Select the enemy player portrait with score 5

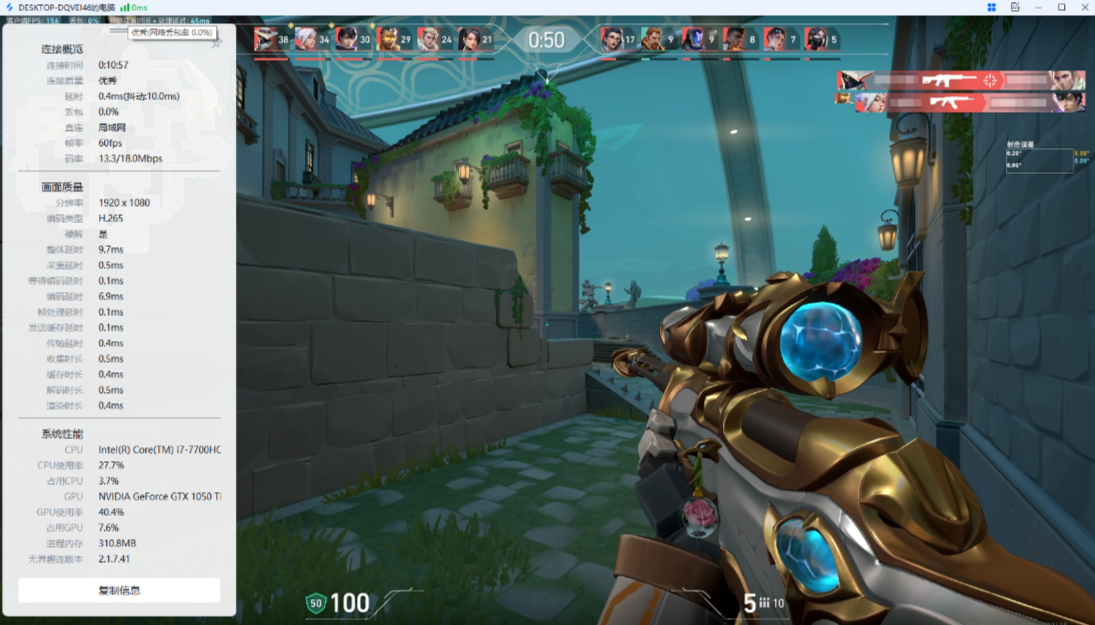click(x=816, y=40)
